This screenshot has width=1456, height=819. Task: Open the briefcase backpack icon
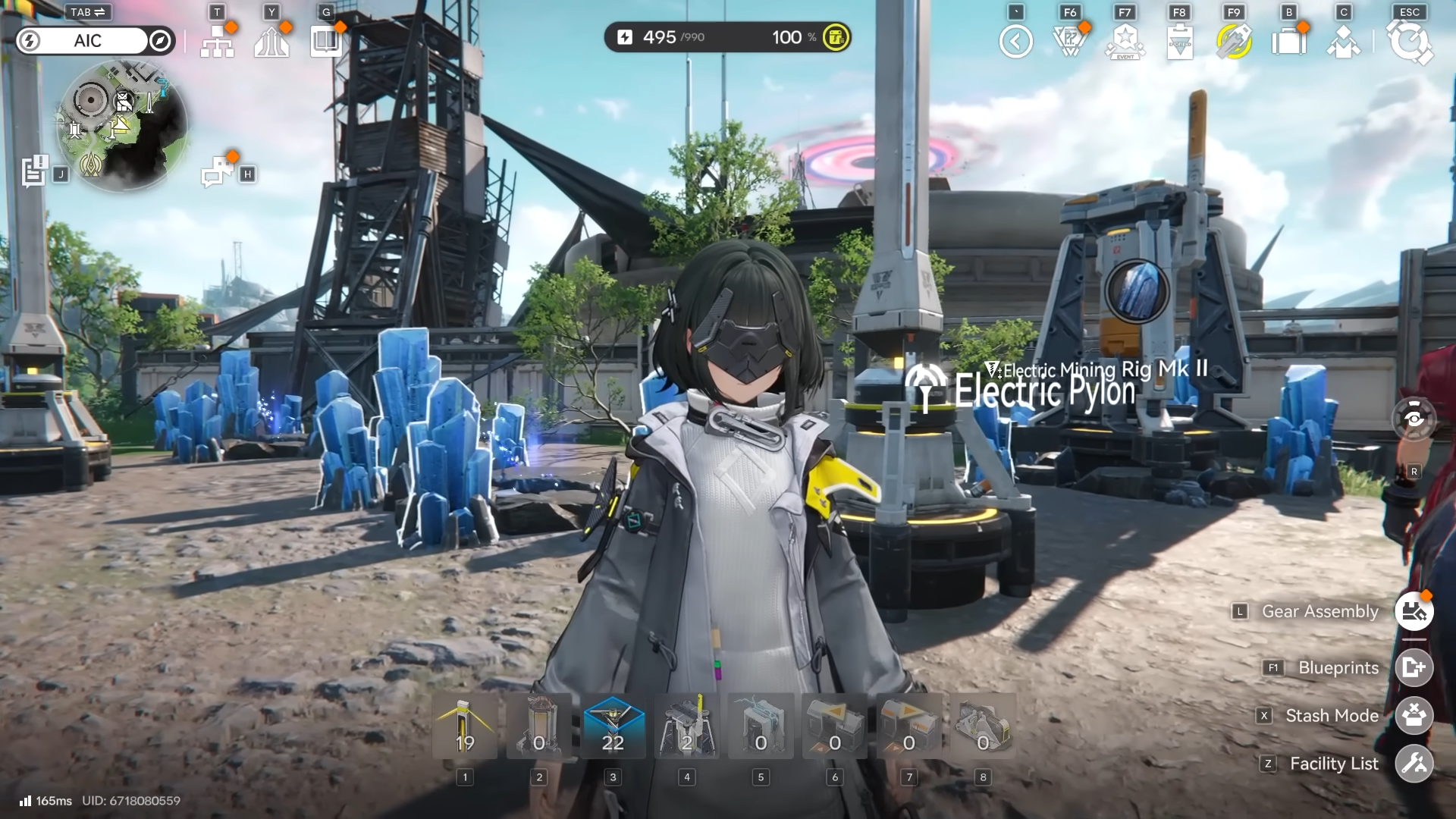tap(1289, 42)
